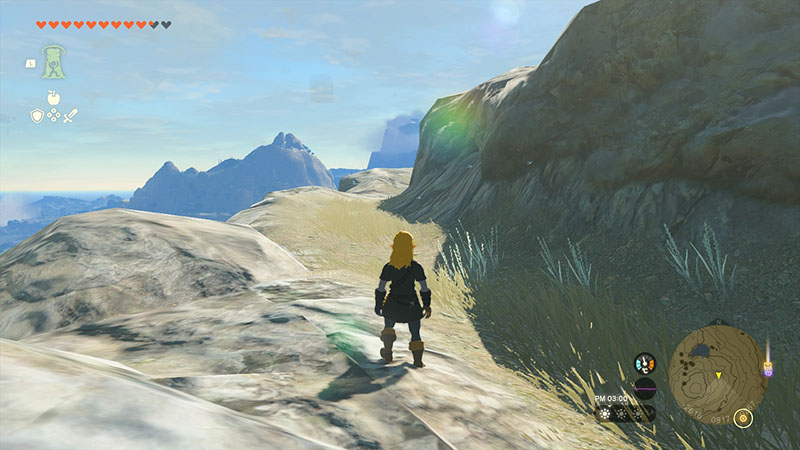The width and height of the screenshot is (800, 450).
Task: Select the energy cell battery icon
Action: pyautogui.click(x=768, y=369)
